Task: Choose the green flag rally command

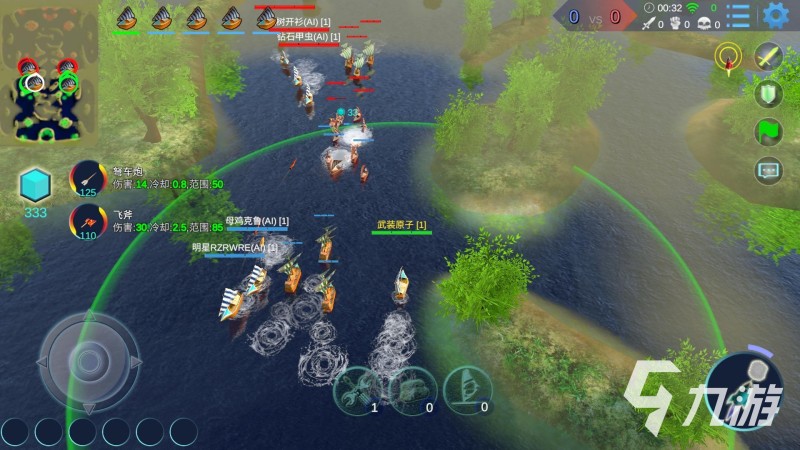Action: [768, 132]
